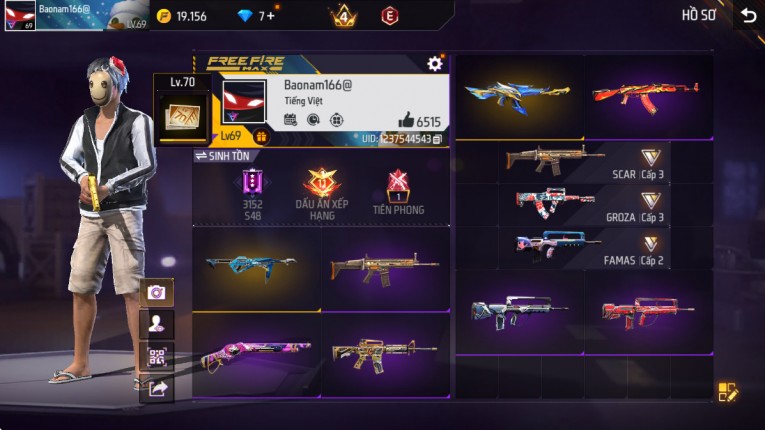Open the QR code button
765x430 pixels.
click(x=157, y=356)
